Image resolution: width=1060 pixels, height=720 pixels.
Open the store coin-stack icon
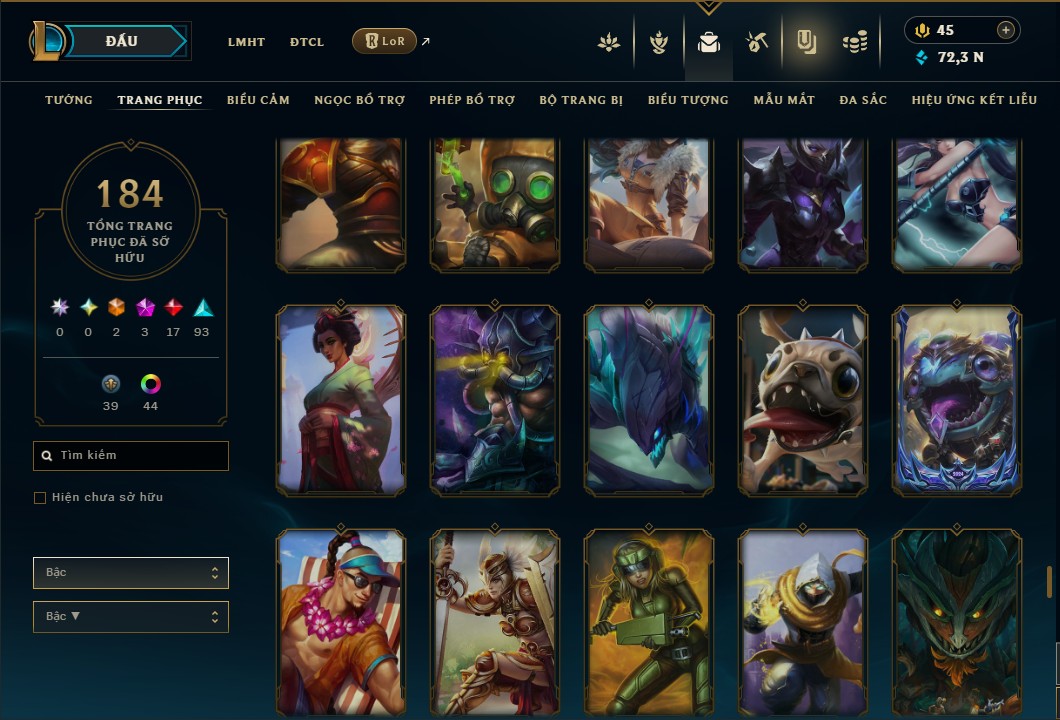[854, 42]
